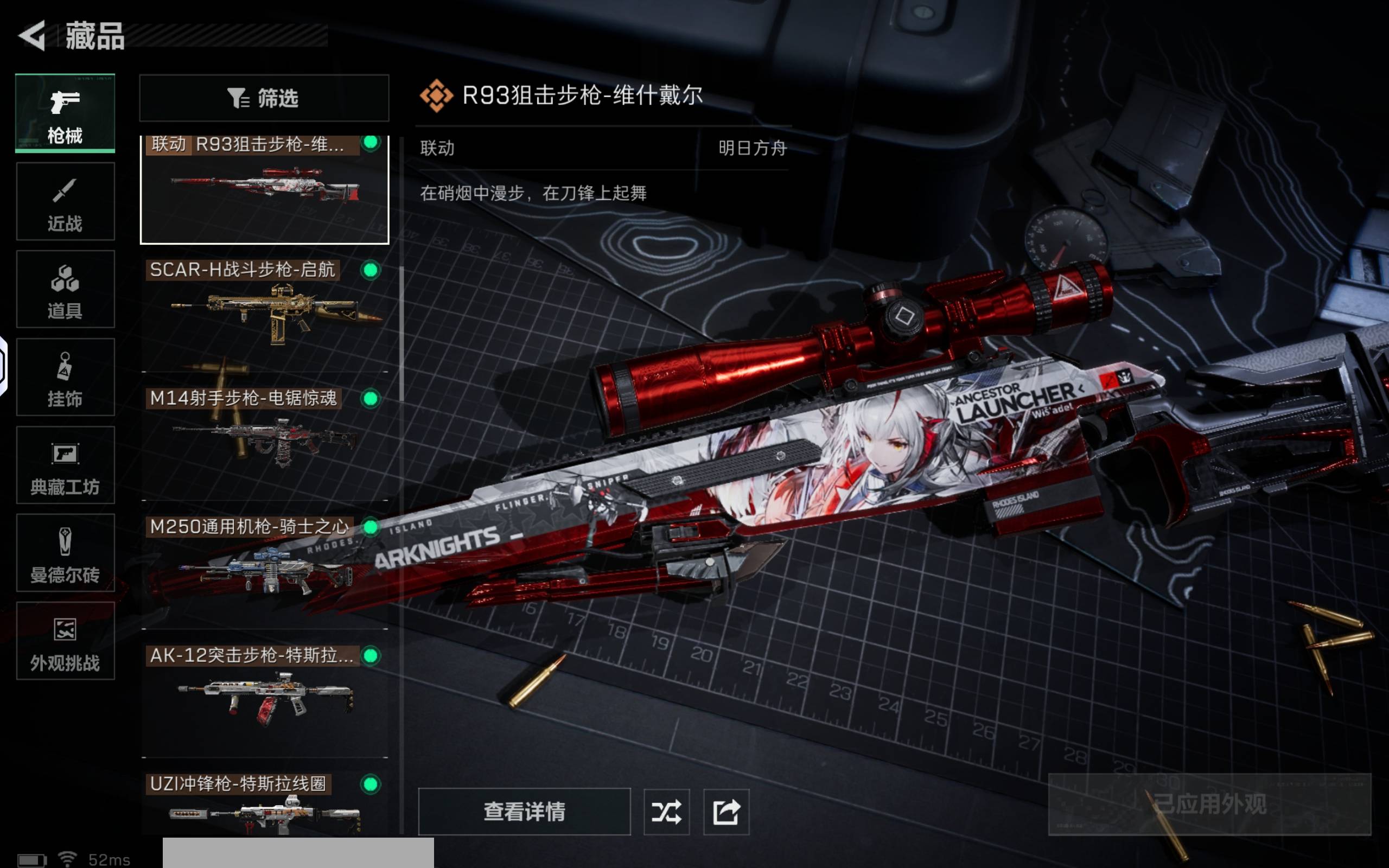This screenshot has width=1389, height=868.
Task: Switch to the 曼德尔砖 tab
Action: point(65,553)
